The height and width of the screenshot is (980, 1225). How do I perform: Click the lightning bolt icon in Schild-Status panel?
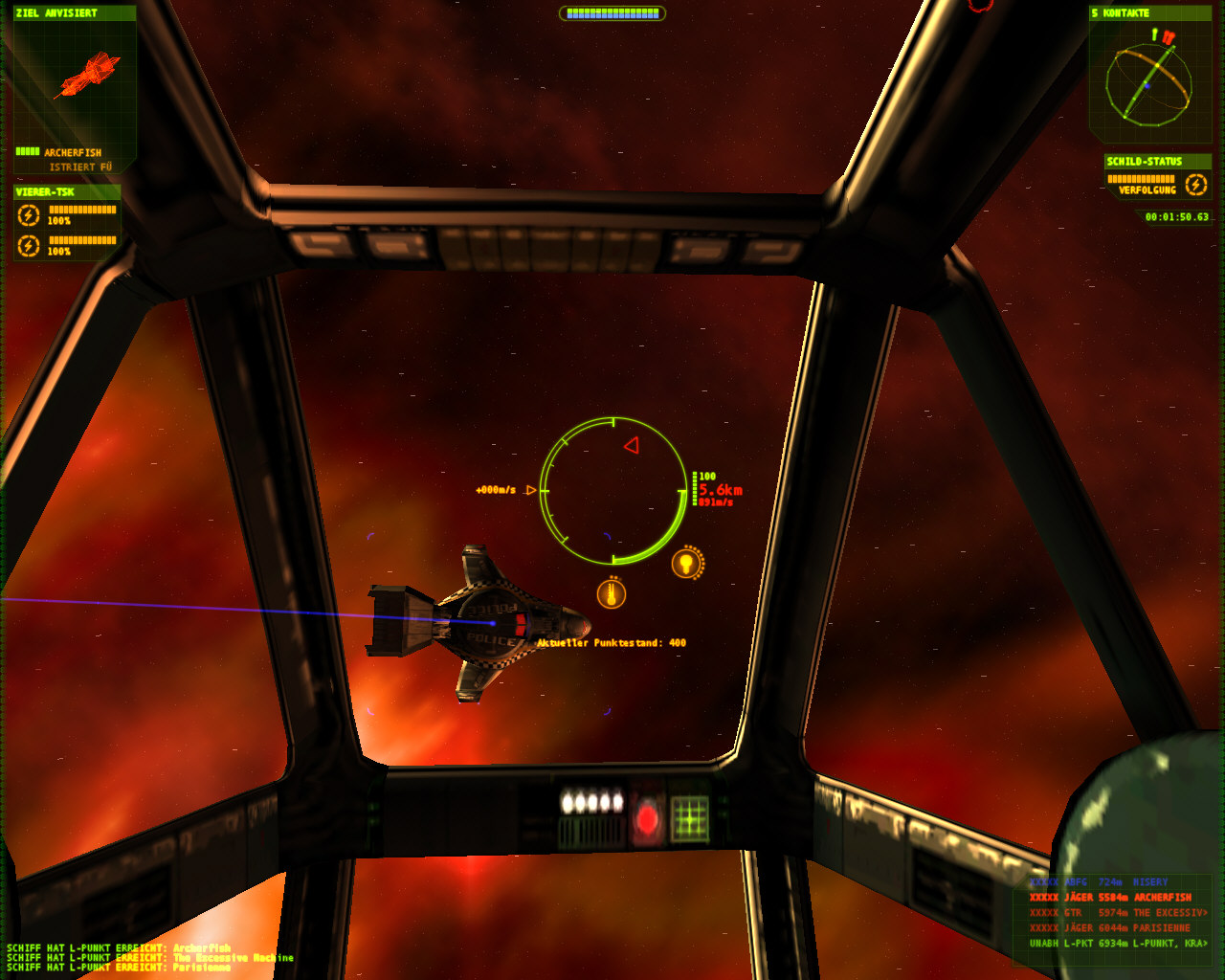tap(1196, 185)
